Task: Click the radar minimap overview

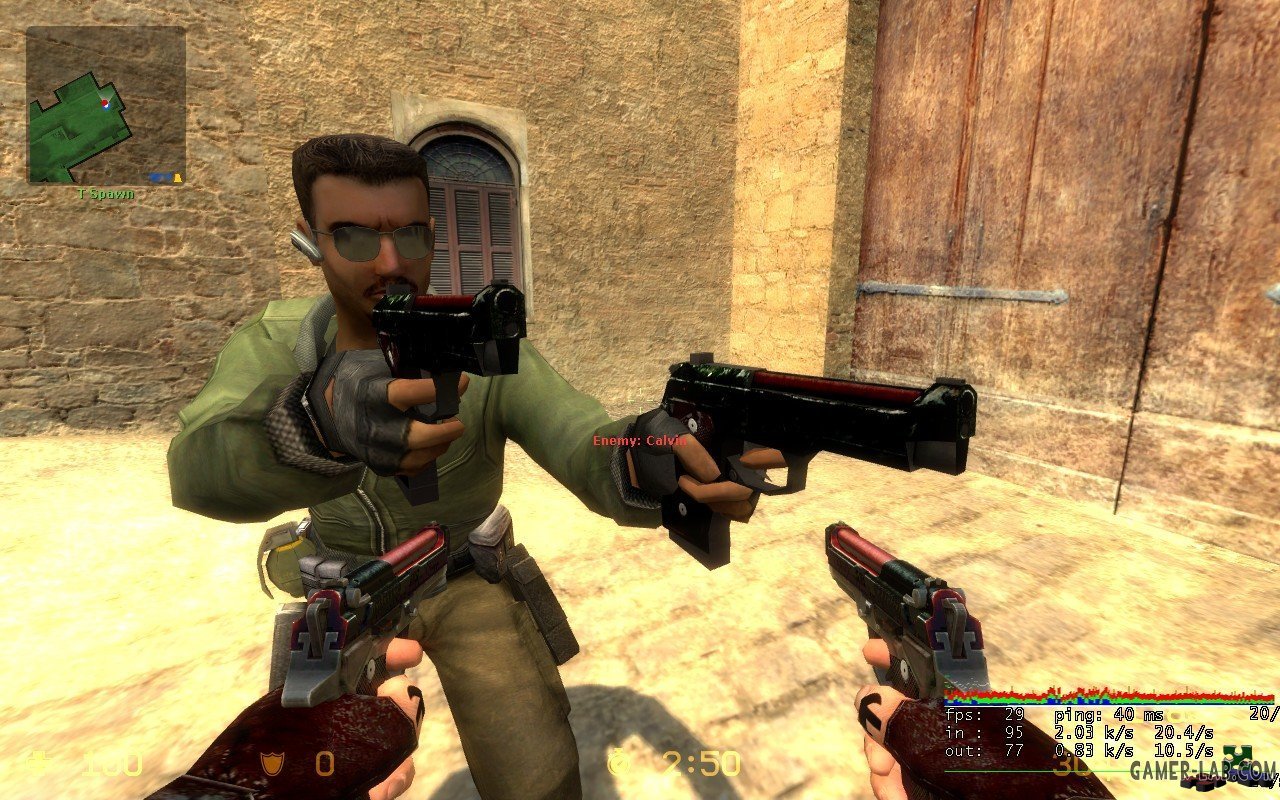Action: [105, 105]
